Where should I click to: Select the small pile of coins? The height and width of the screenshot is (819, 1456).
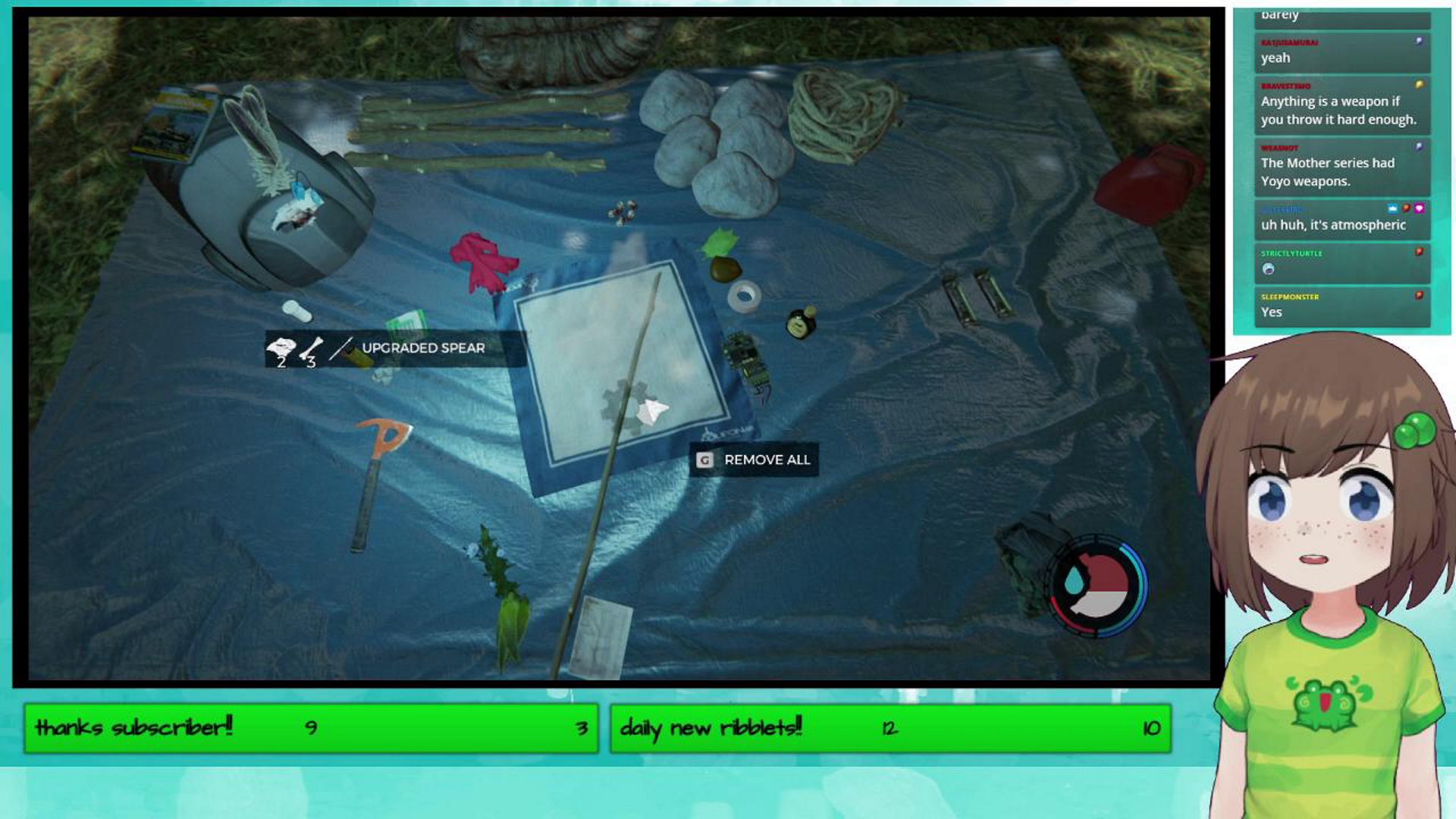622,212
